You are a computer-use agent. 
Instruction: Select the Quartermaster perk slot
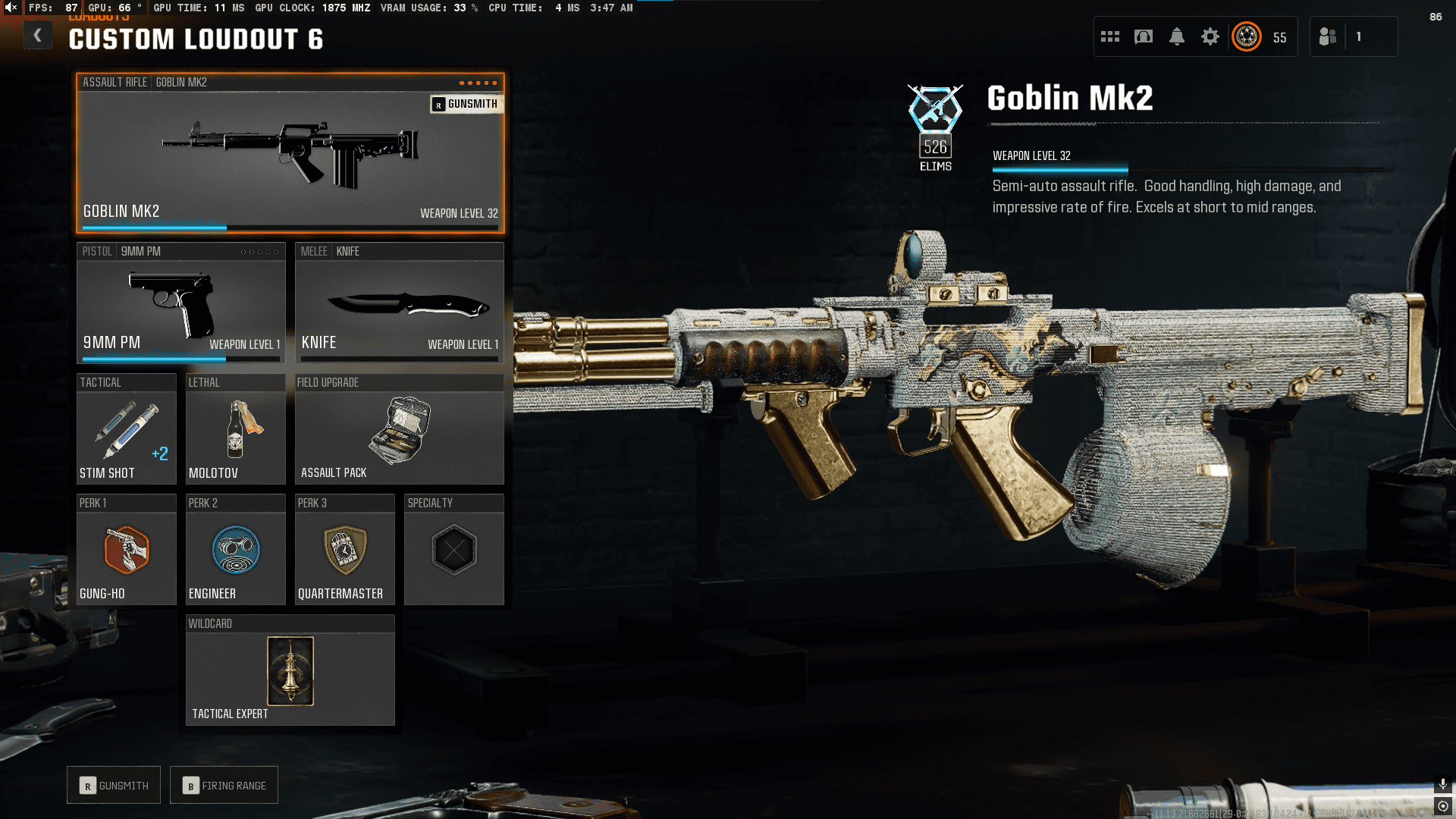tap(344, 550)
